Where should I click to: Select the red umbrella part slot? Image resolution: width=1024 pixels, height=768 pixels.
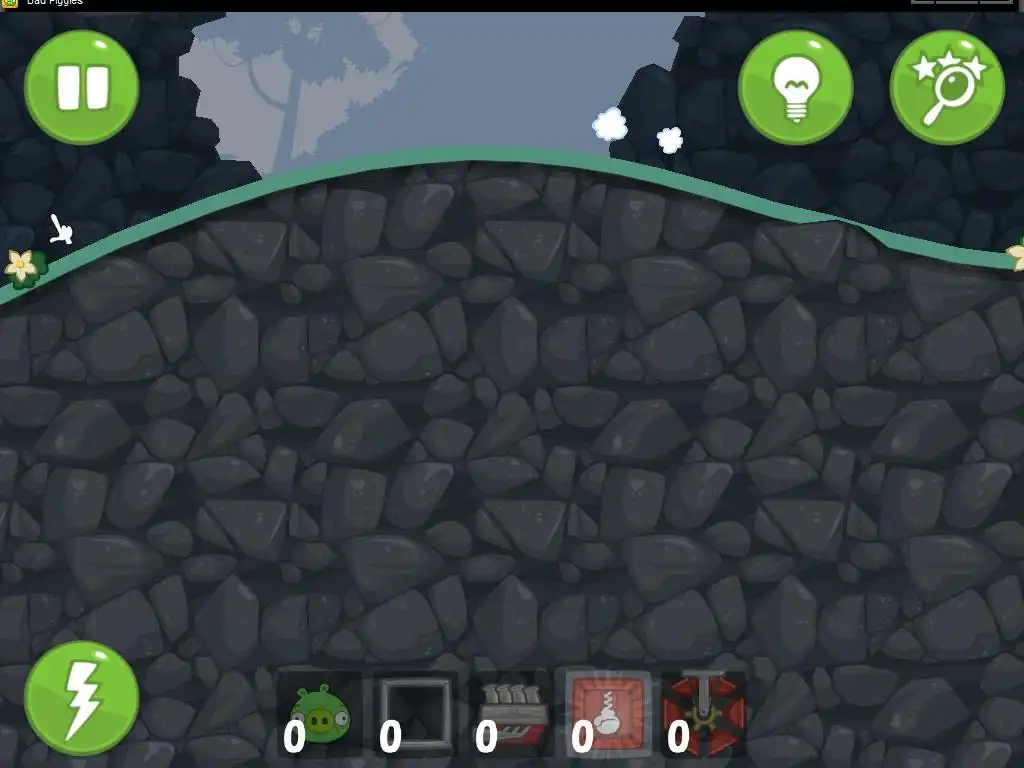pyautogui.click(x=704, y=713)
